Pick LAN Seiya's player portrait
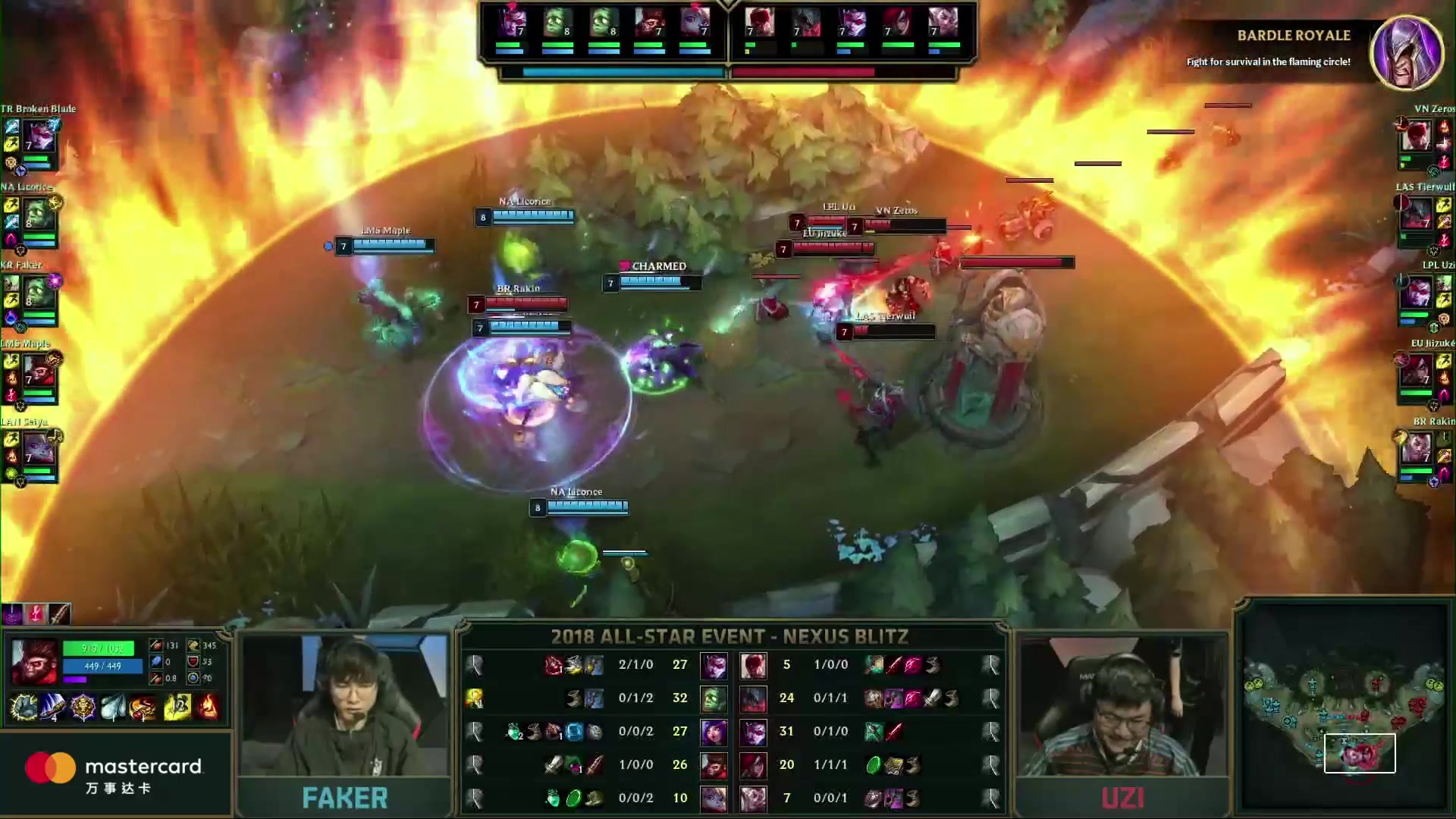This screenshot has height=819, width=1456. 39,450
